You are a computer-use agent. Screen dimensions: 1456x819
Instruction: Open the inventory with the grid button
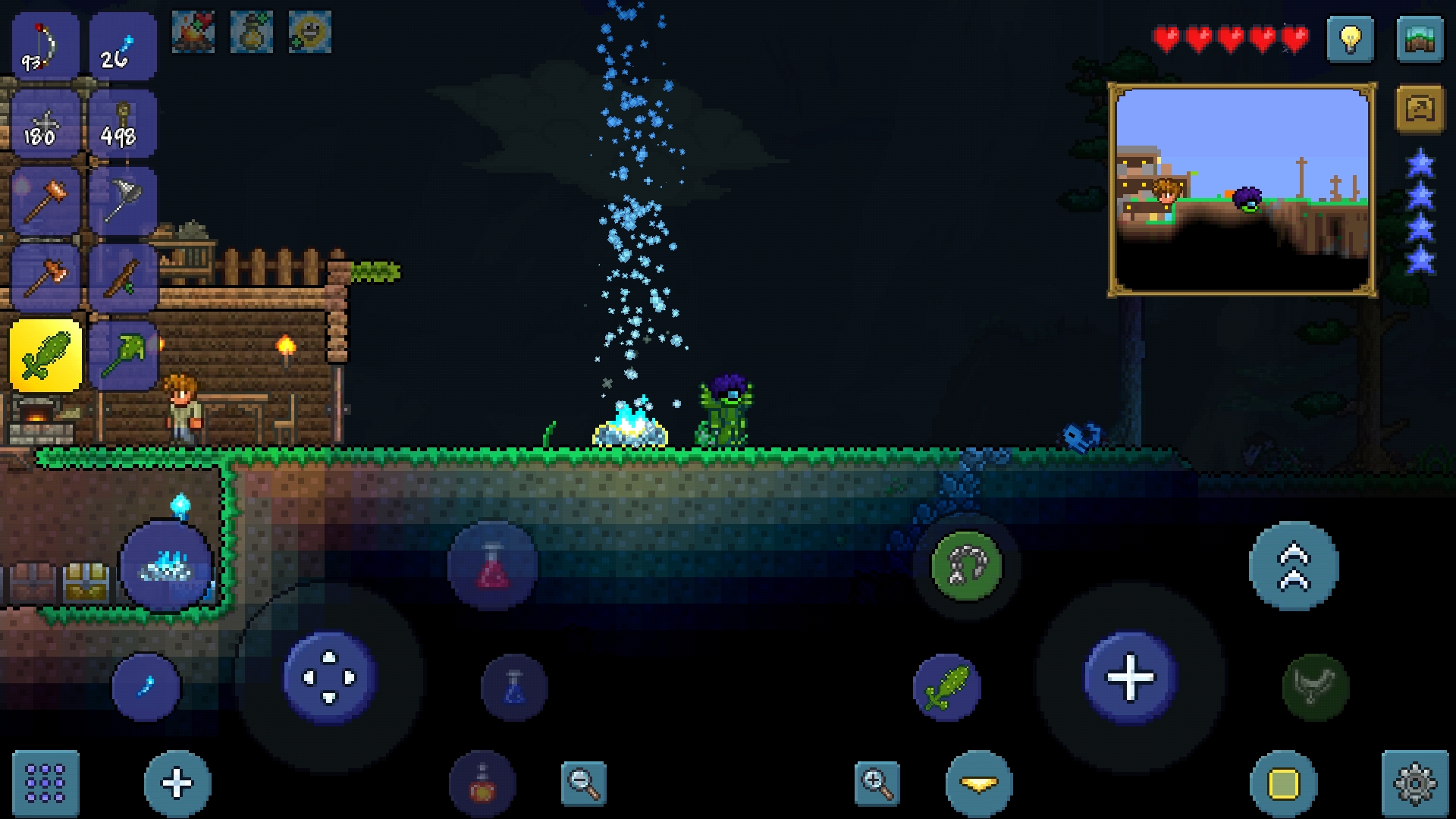coord(47,784)
